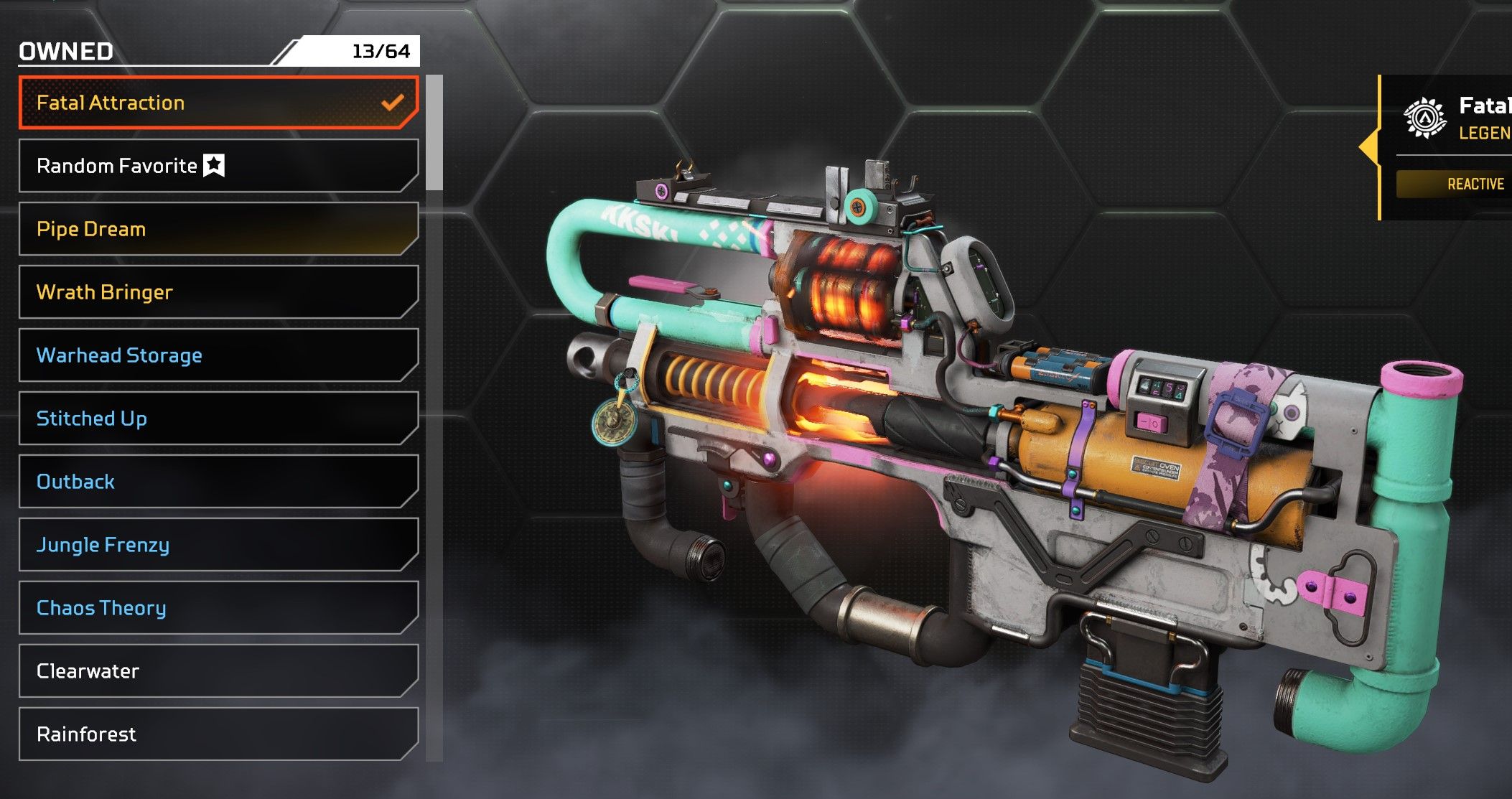Click the Chaos Theory skin entry
This screenshot has width=1512, height=799.
218,608
